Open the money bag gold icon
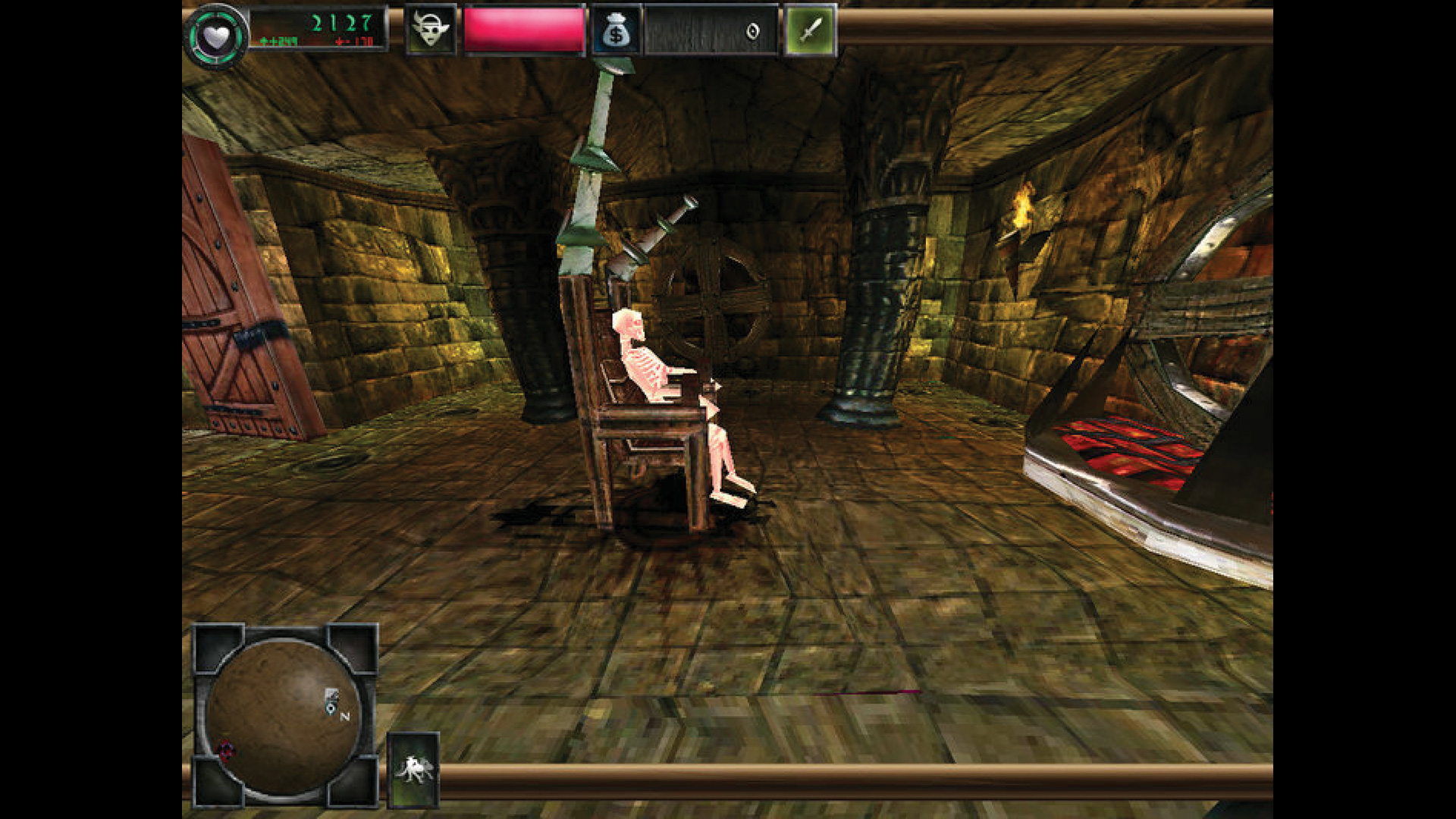This screenshot has height=819, width=1456. pos(617,30)
